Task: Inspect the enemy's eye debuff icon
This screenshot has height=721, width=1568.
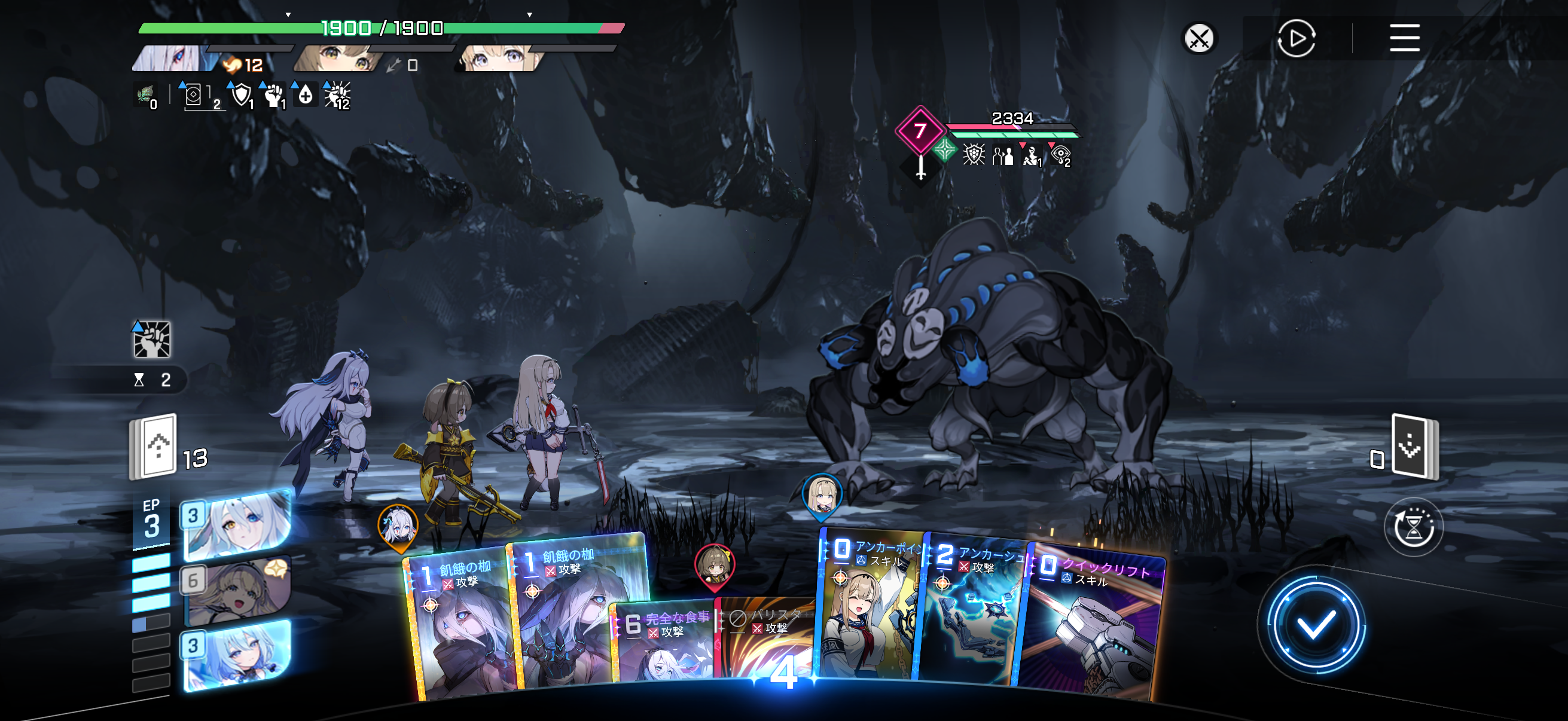Action: [x=1060, y=155]
